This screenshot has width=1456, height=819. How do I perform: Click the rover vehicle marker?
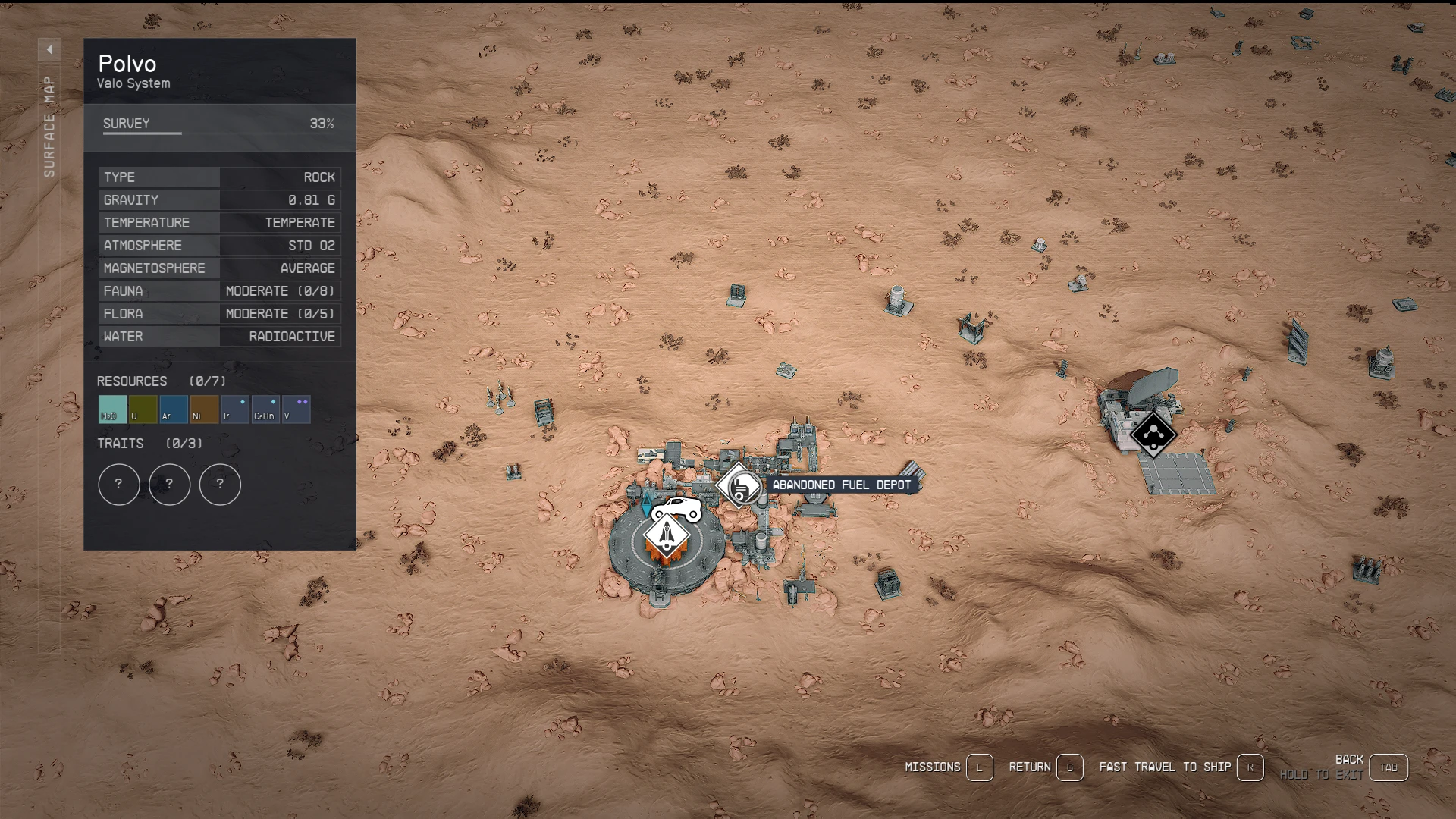tap(677, 510)
